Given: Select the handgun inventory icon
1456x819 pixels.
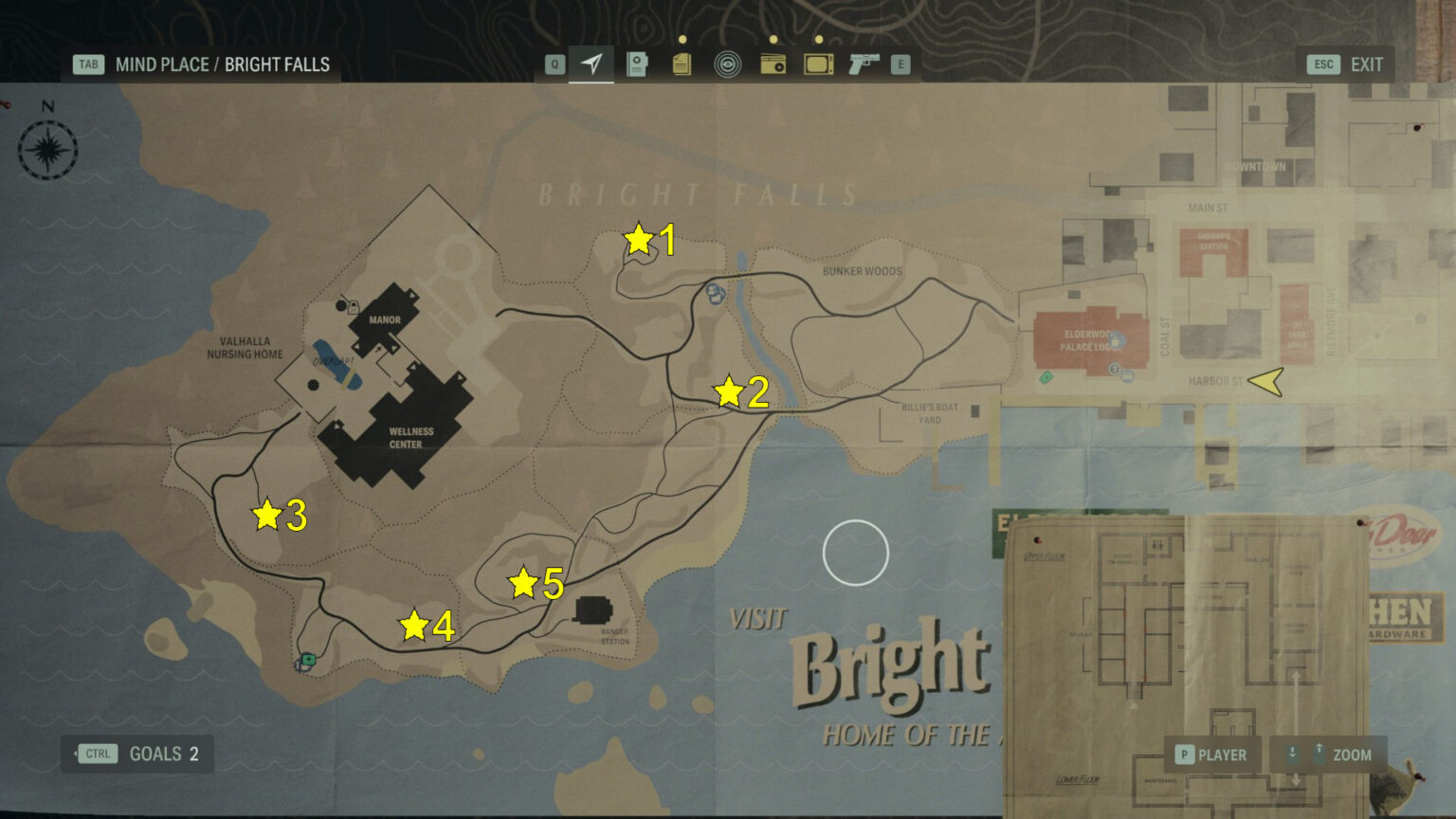Looking at the screenshot, I should coord(863,64).
